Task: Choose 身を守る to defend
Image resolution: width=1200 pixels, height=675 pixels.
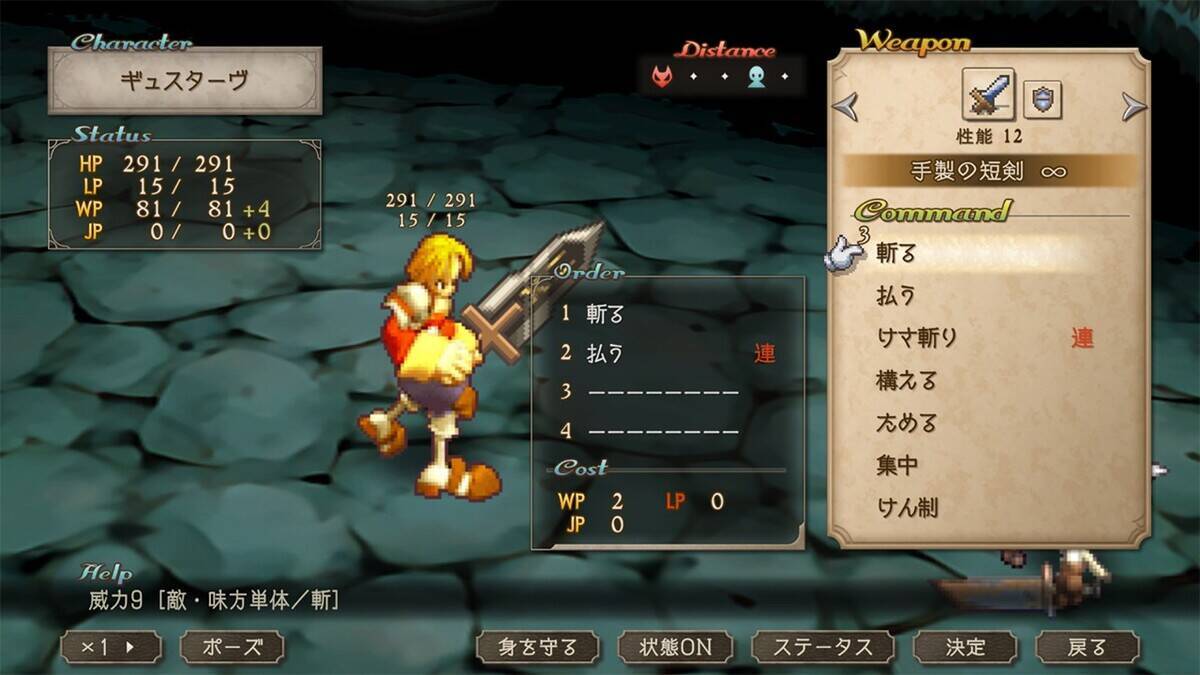Action: [537, 647]
